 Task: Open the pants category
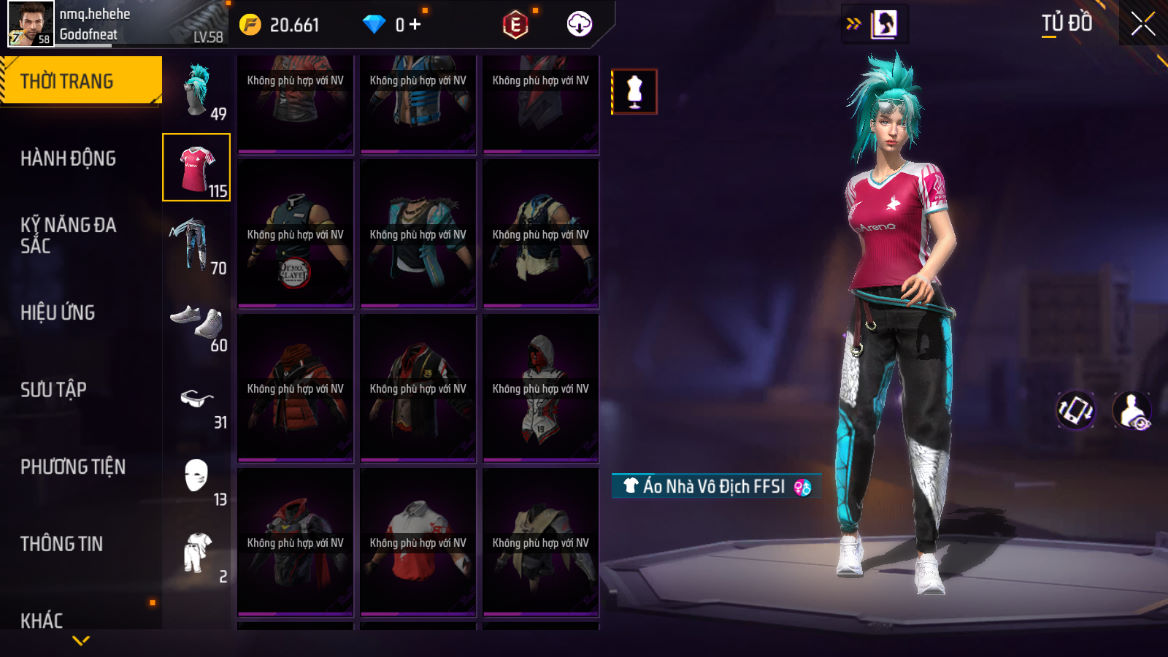point(197,244)
